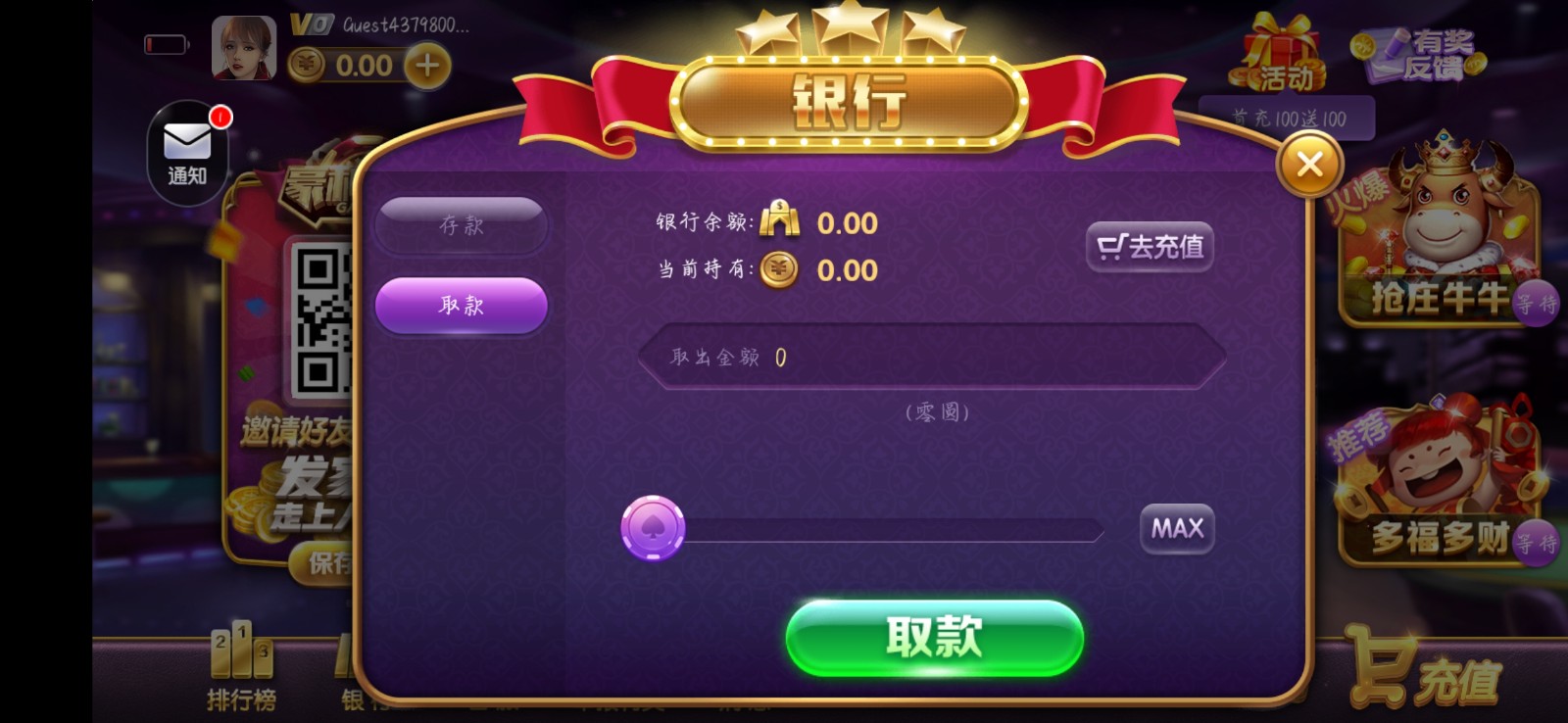Open the 有奖反馈 feedback icon

pos(1419,54)
